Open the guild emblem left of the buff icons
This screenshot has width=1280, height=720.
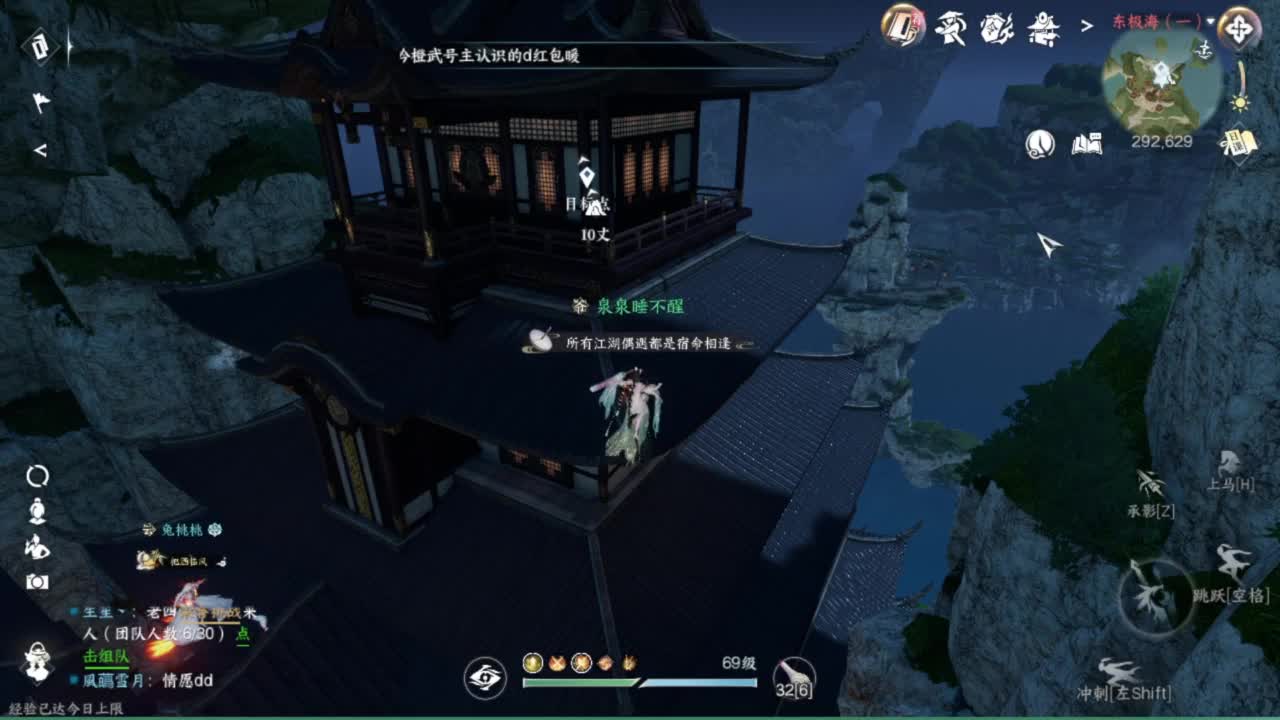[x=484, y=675]
